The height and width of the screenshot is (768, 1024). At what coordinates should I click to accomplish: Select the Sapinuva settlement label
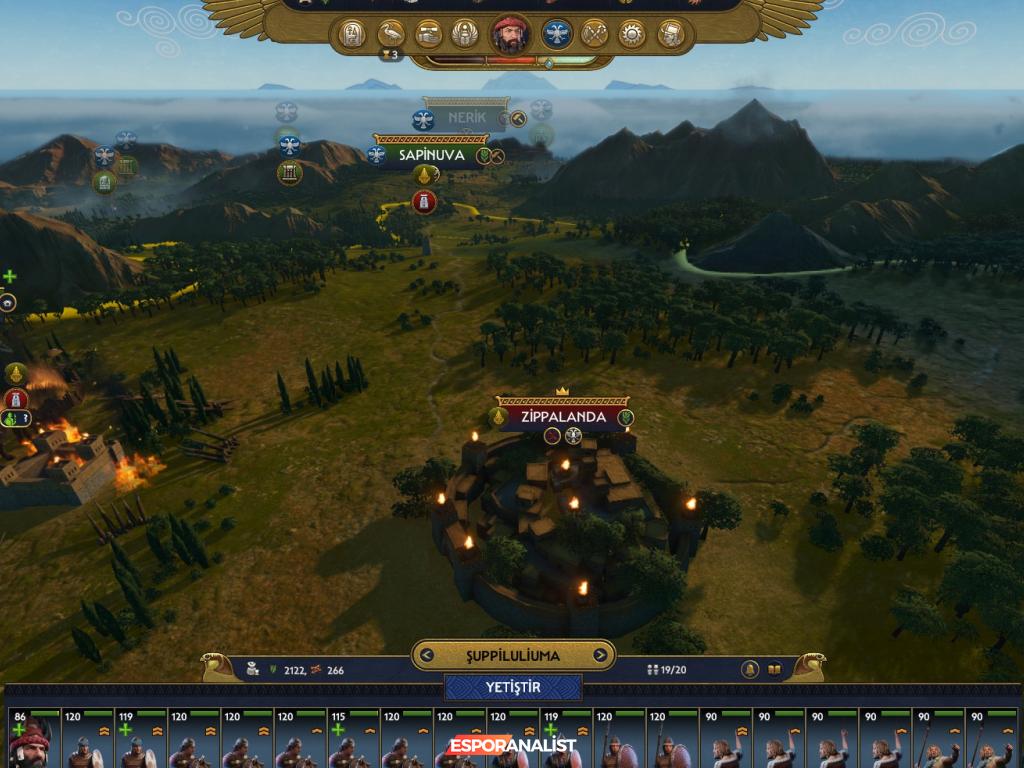coord(430,155)
